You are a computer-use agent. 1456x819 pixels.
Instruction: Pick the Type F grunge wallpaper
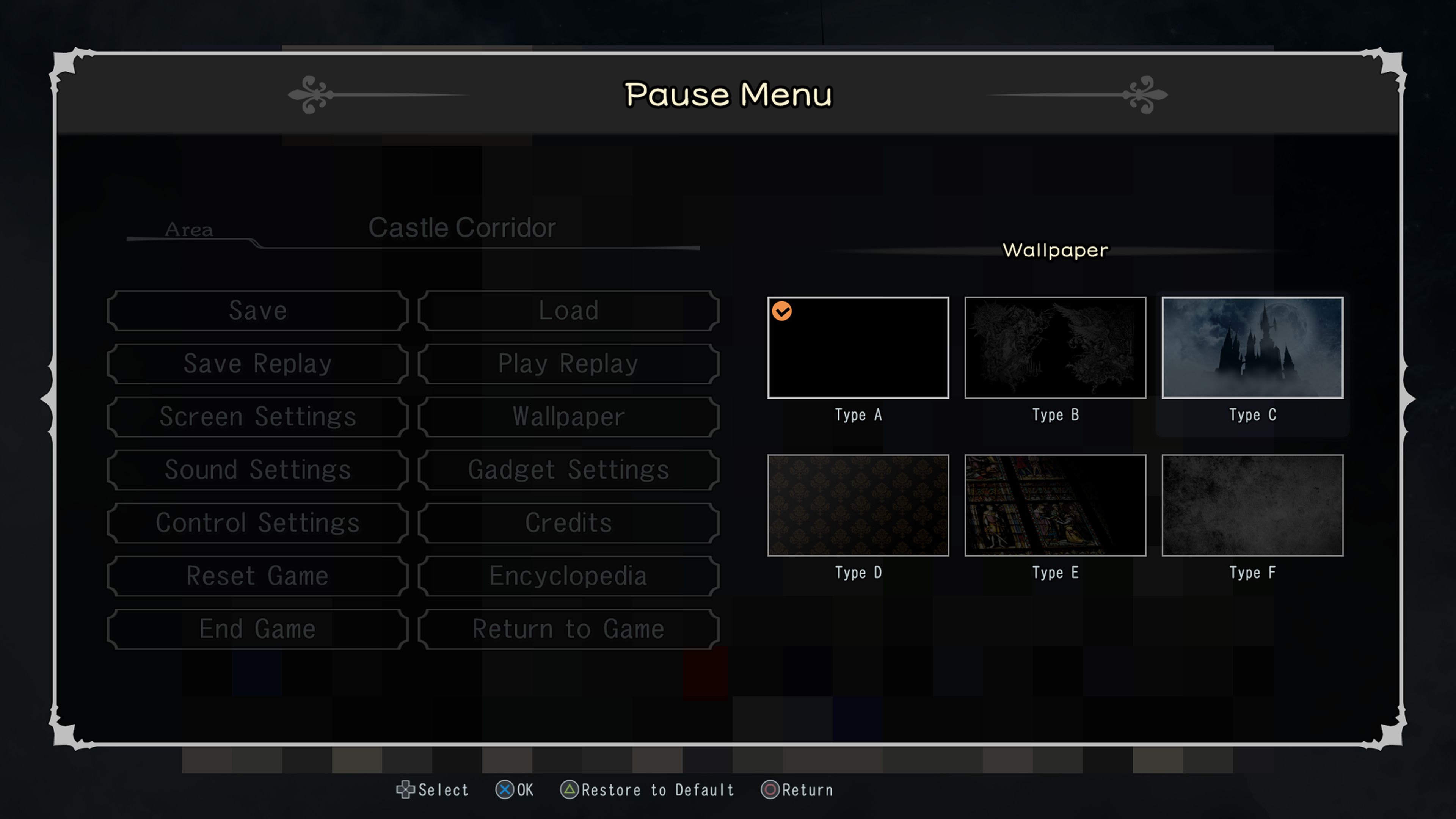(x=1252, y=505)
